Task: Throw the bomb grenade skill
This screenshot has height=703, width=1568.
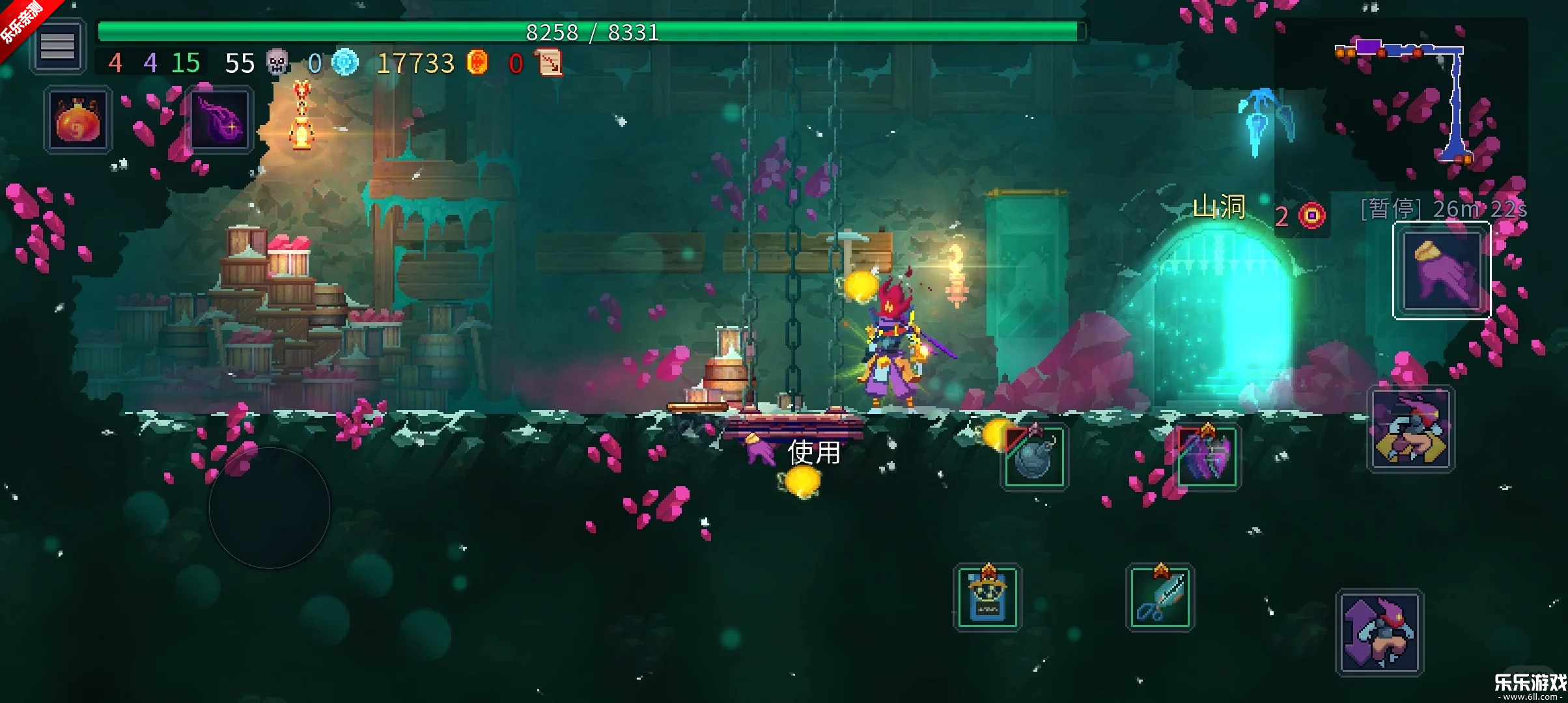Action: coord(1034,457)
